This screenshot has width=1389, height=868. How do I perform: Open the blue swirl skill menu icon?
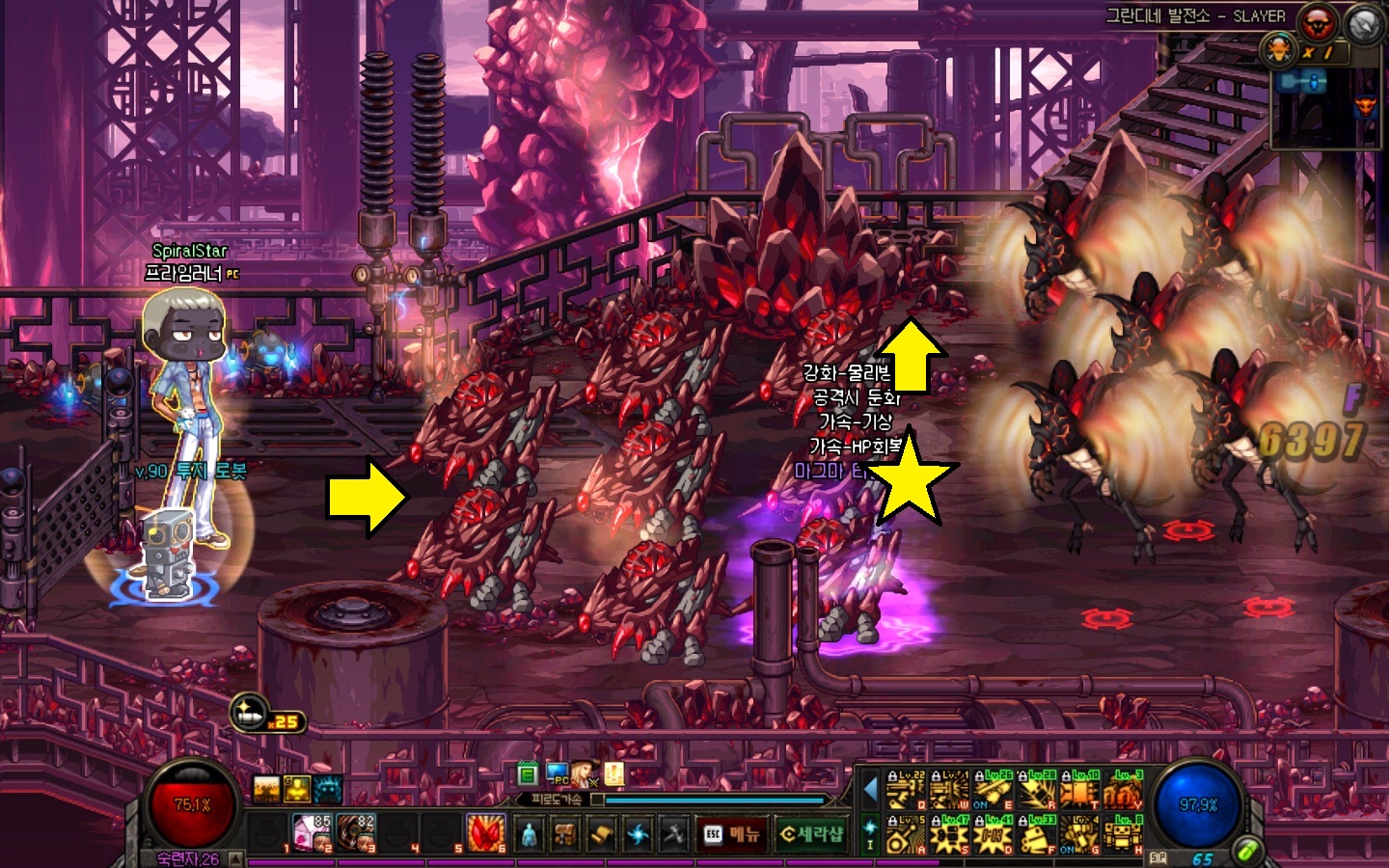(637, 834)
